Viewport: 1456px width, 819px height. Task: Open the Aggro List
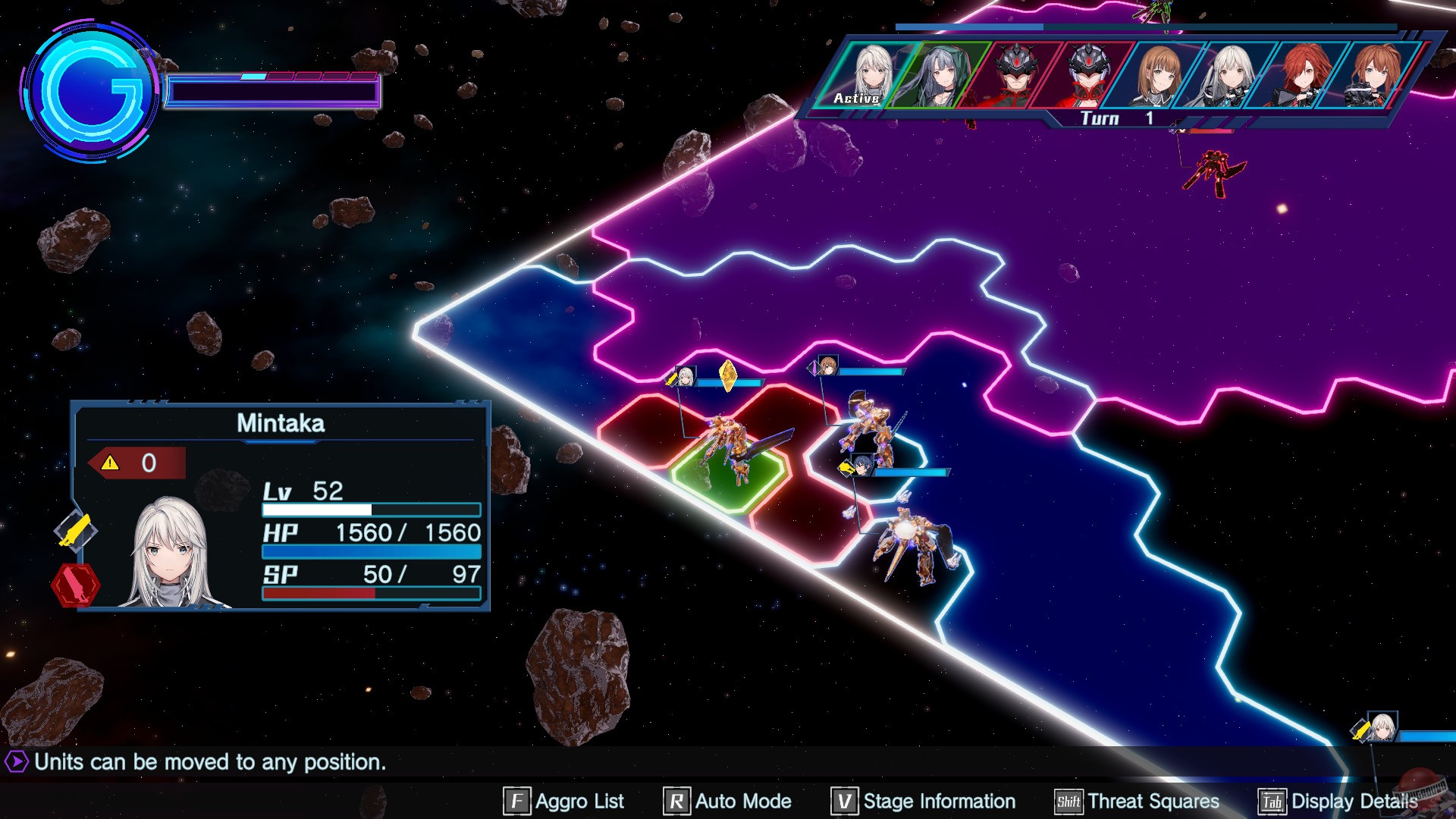click(564, 801)
